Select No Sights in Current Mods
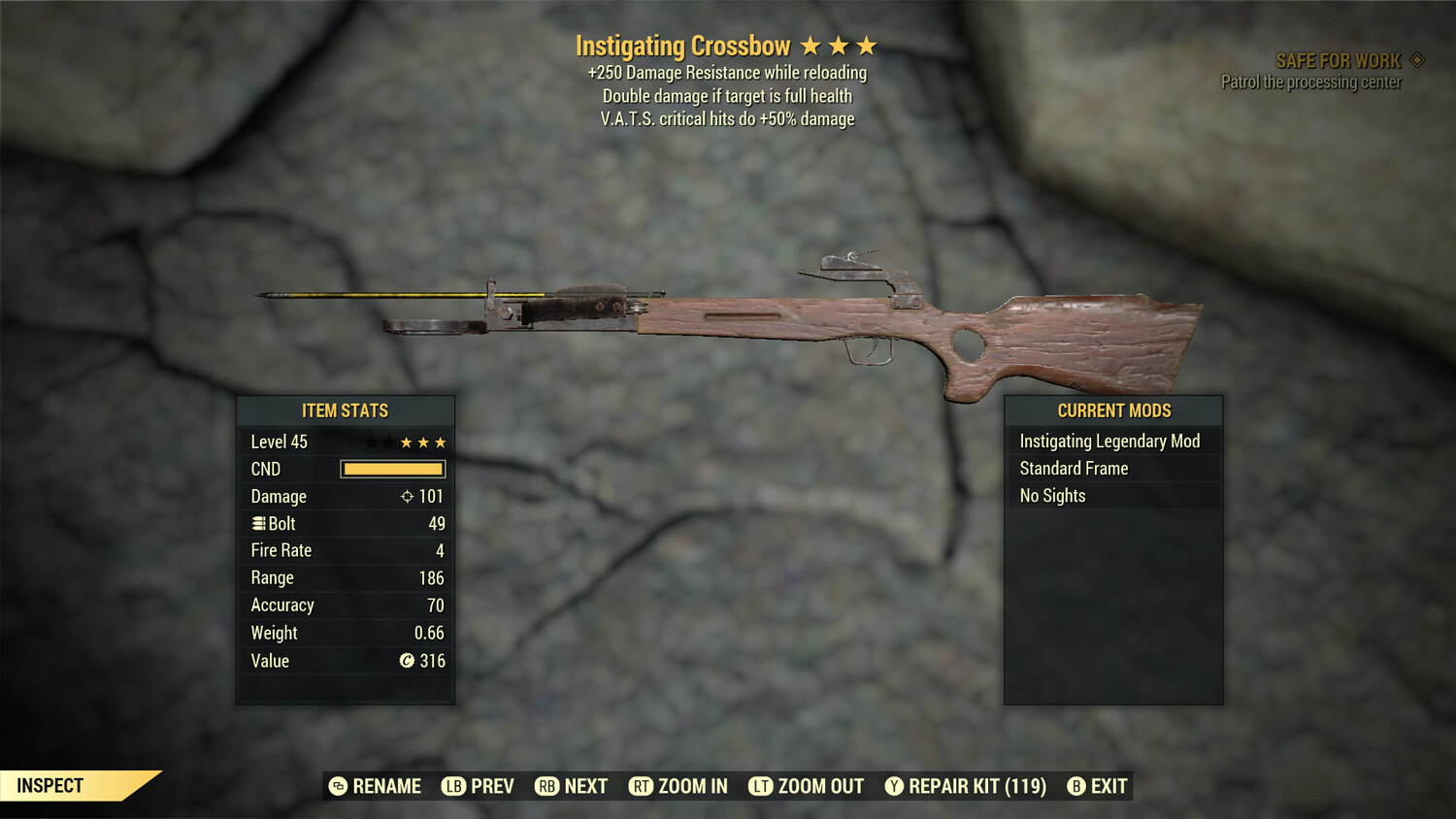 pos(1051,495)
